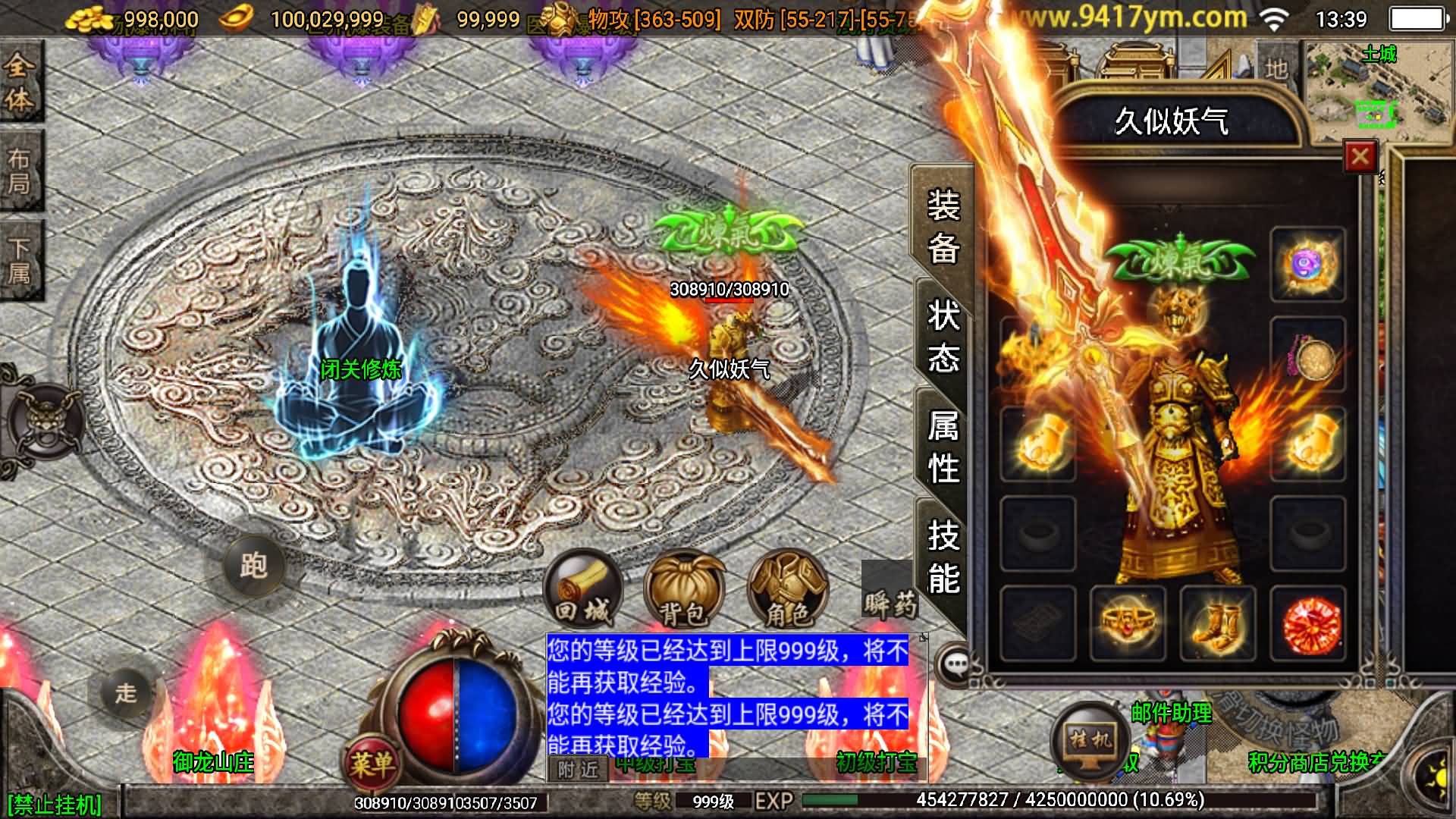The image size is (1456, 819).
Task: Close the character equipment panel
Action: [1360, 157]
